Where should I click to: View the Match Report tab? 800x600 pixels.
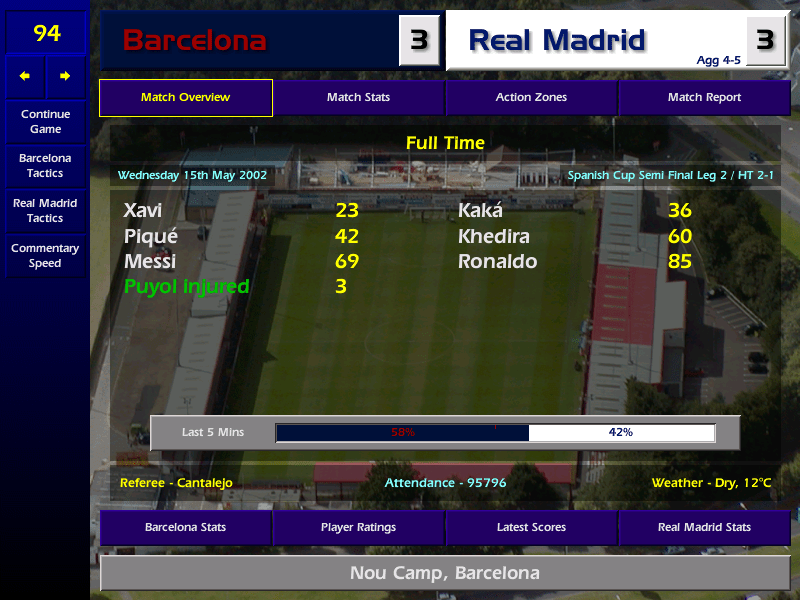(704, 98)
